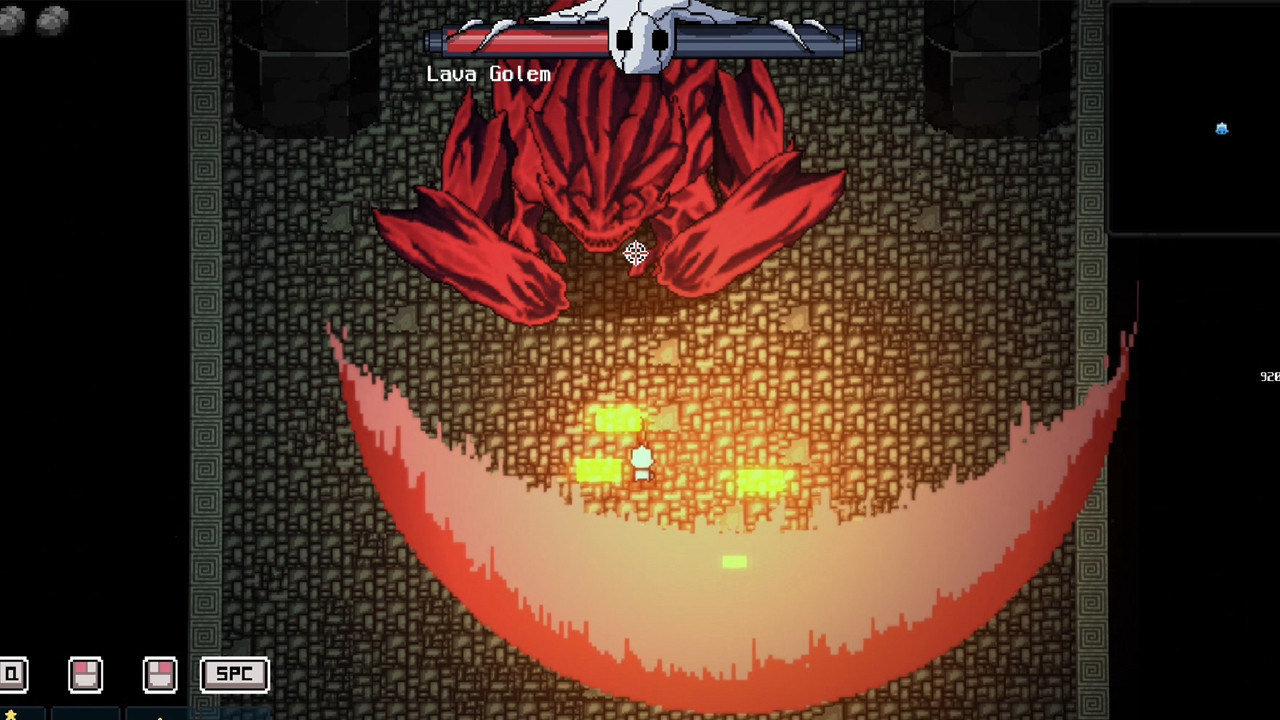This screenshot has width=1280, height=720.
Task: Click the Lava Golem name label
Action: point(488,73)
